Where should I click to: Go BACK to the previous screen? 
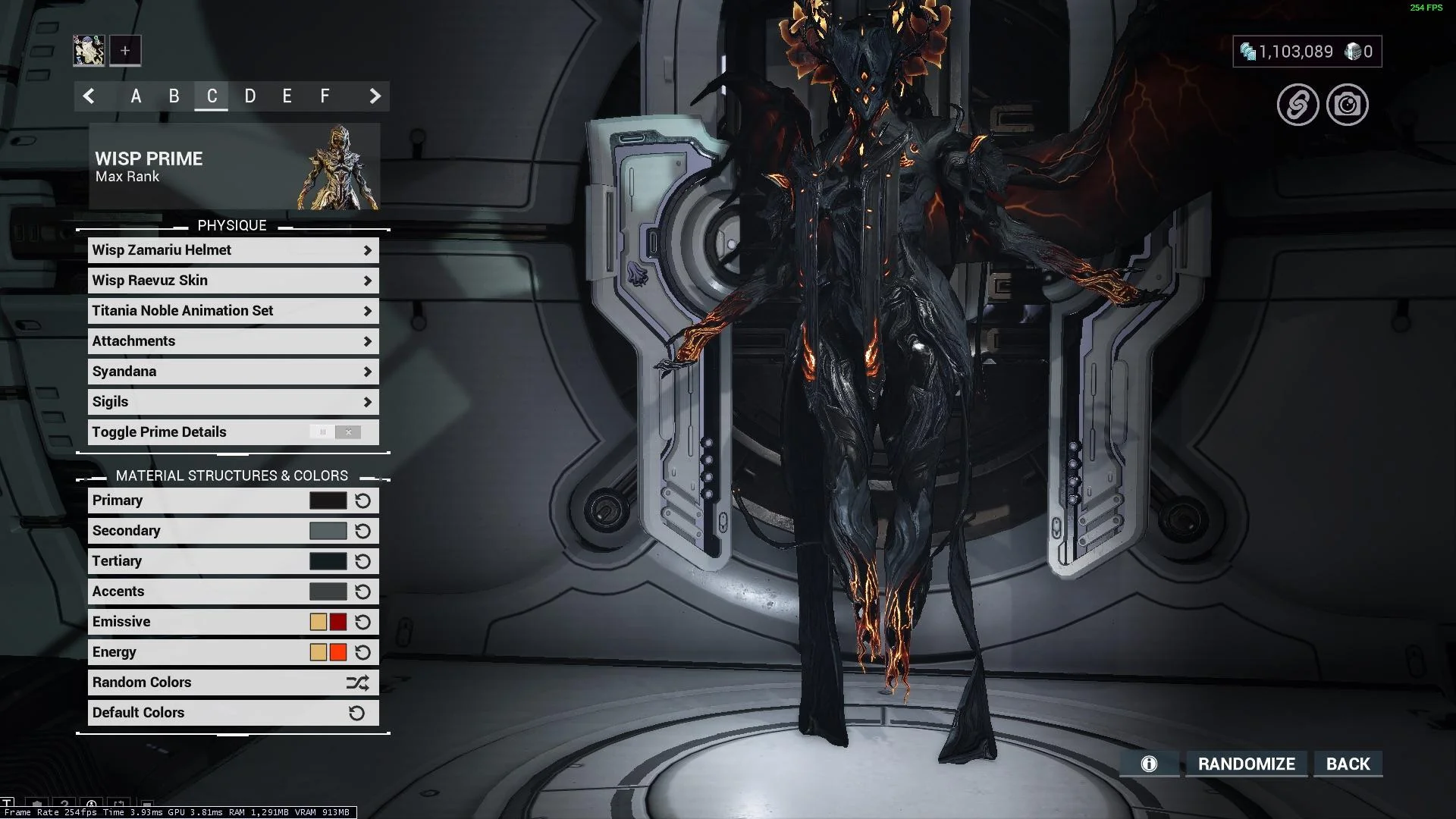coord(1348,764)
